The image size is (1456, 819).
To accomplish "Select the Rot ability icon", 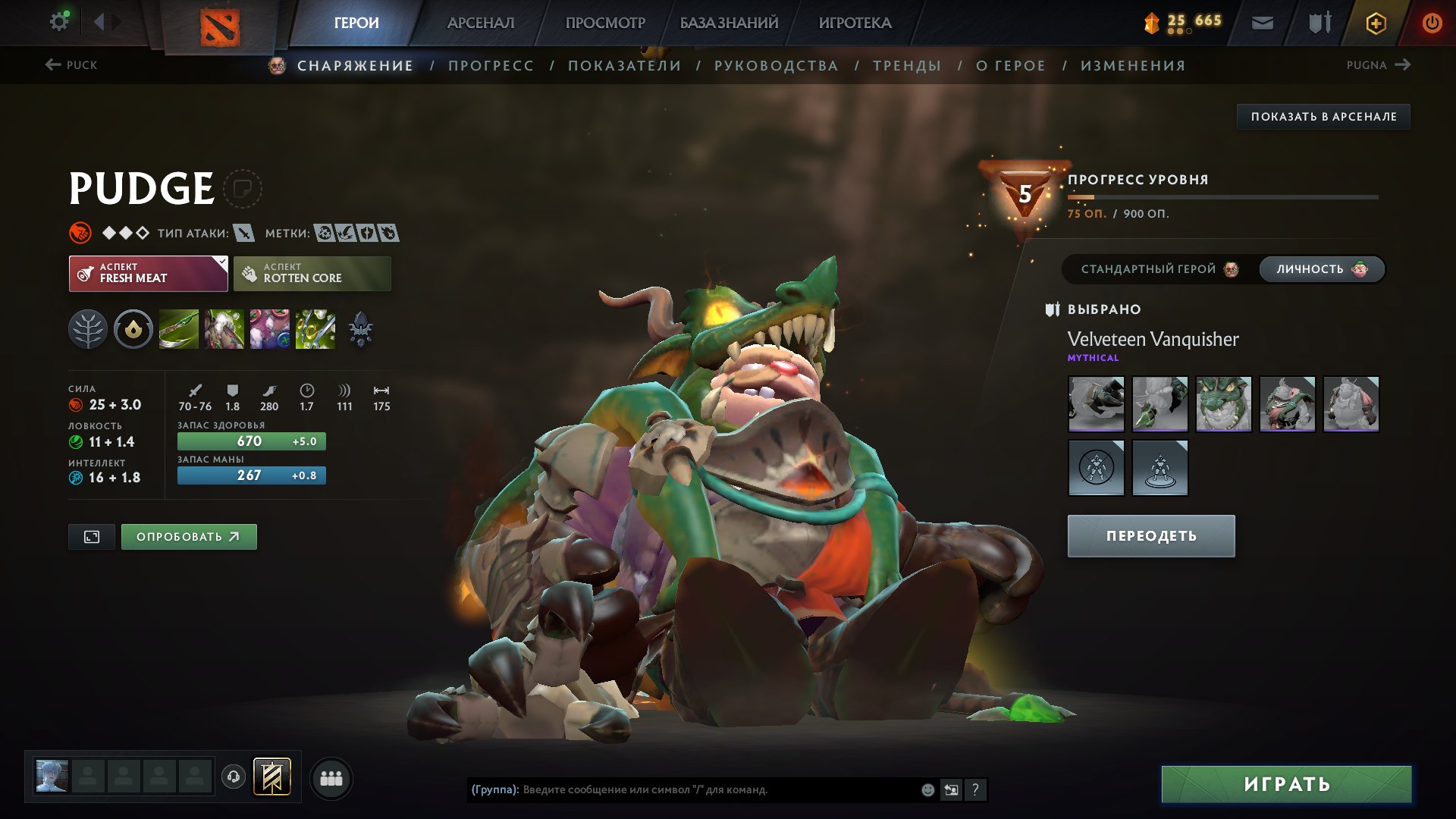I will pos(224,328).
